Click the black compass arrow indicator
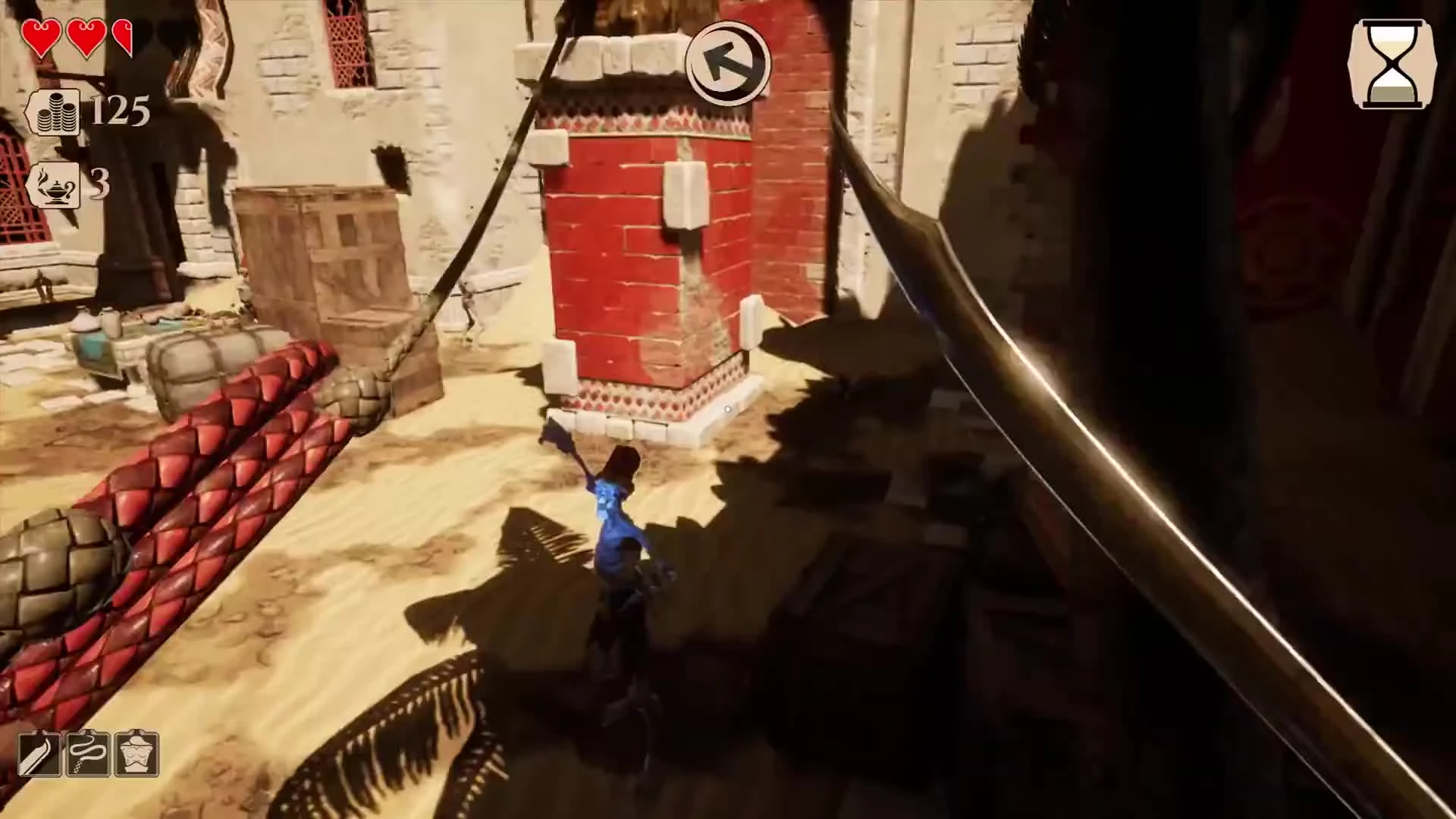 coord(726,64)
